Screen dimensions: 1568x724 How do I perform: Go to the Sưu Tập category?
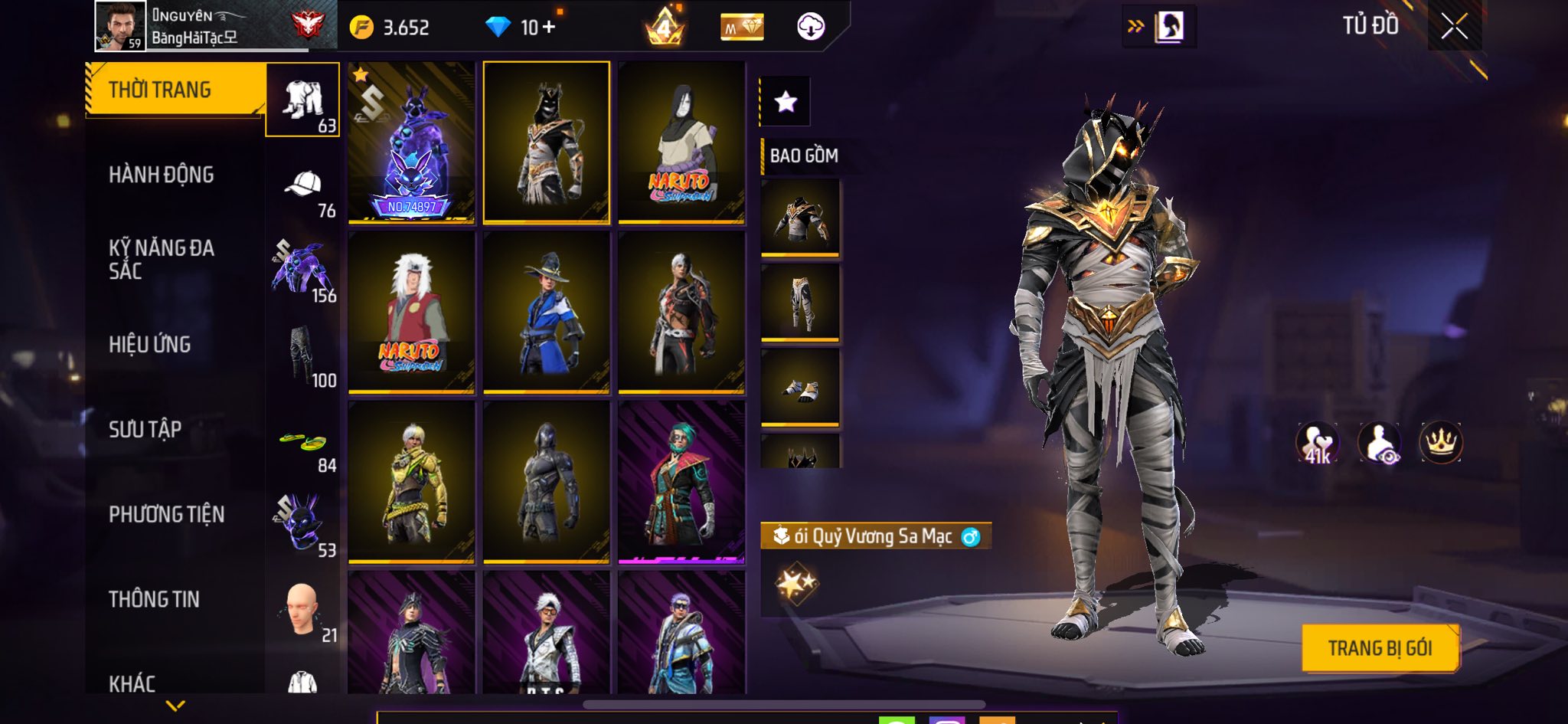click(x=145, y=429)
